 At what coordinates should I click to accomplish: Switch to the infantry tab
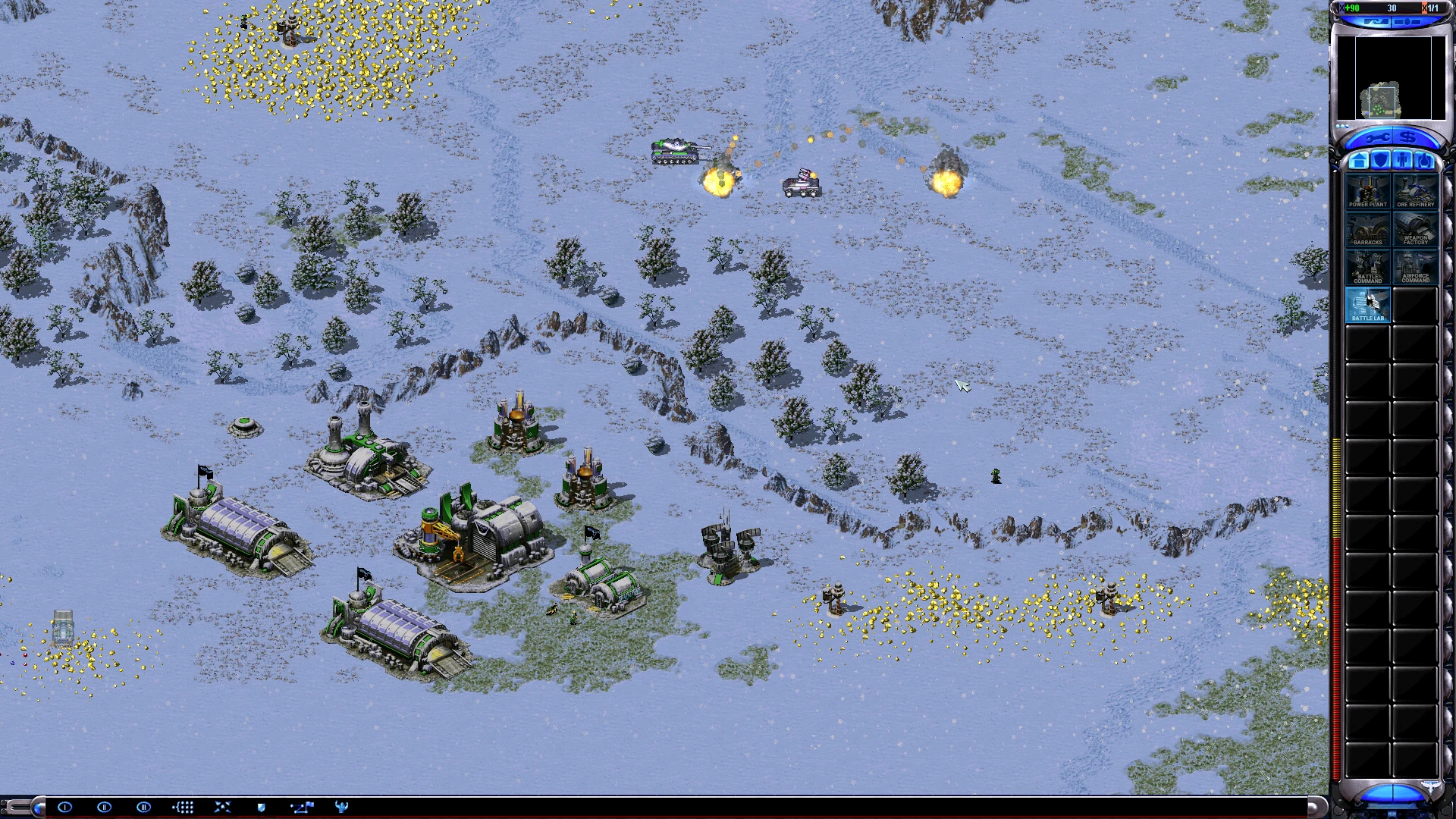[1403, 161]
